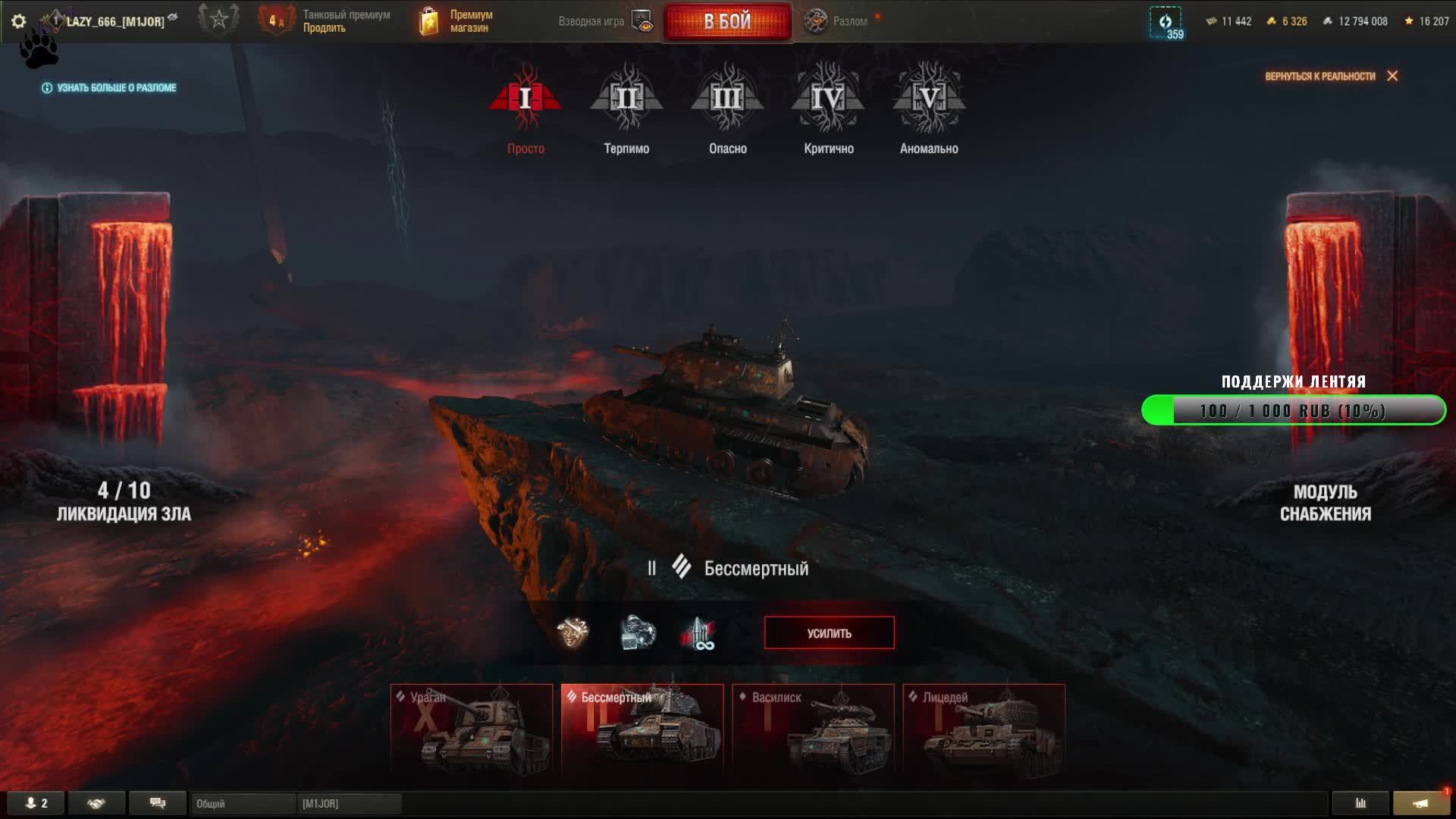Select the Ураган tank card
This screenshot has height=819, width=1456.
472,730
